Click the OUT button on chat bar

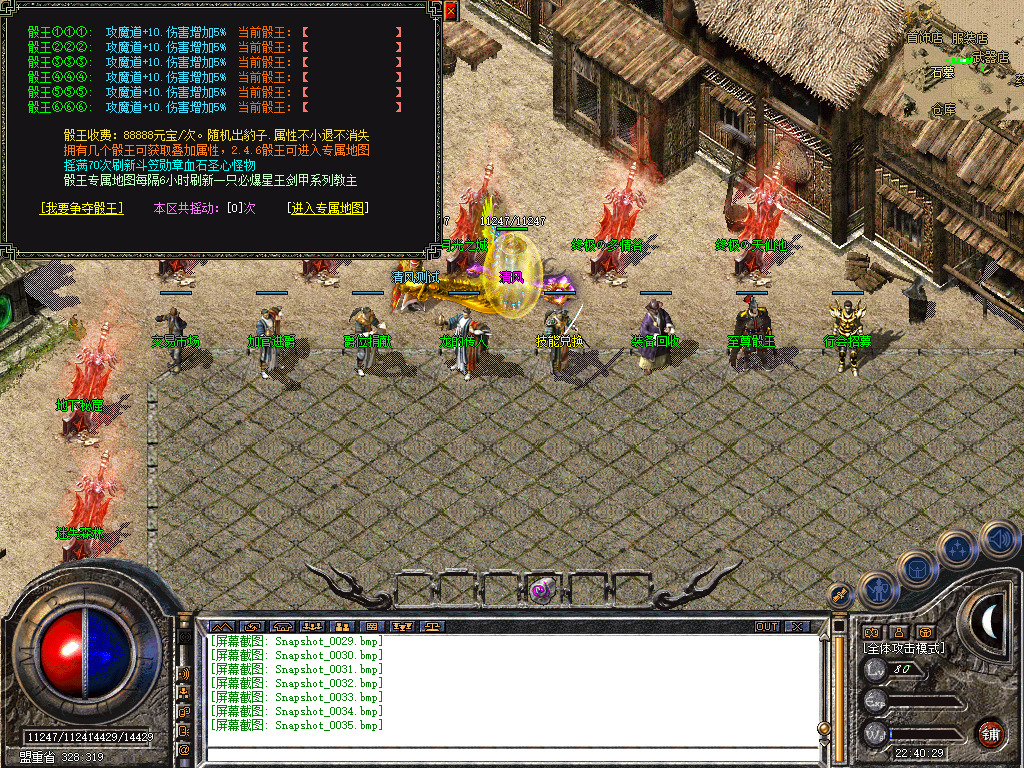(767, 627)
